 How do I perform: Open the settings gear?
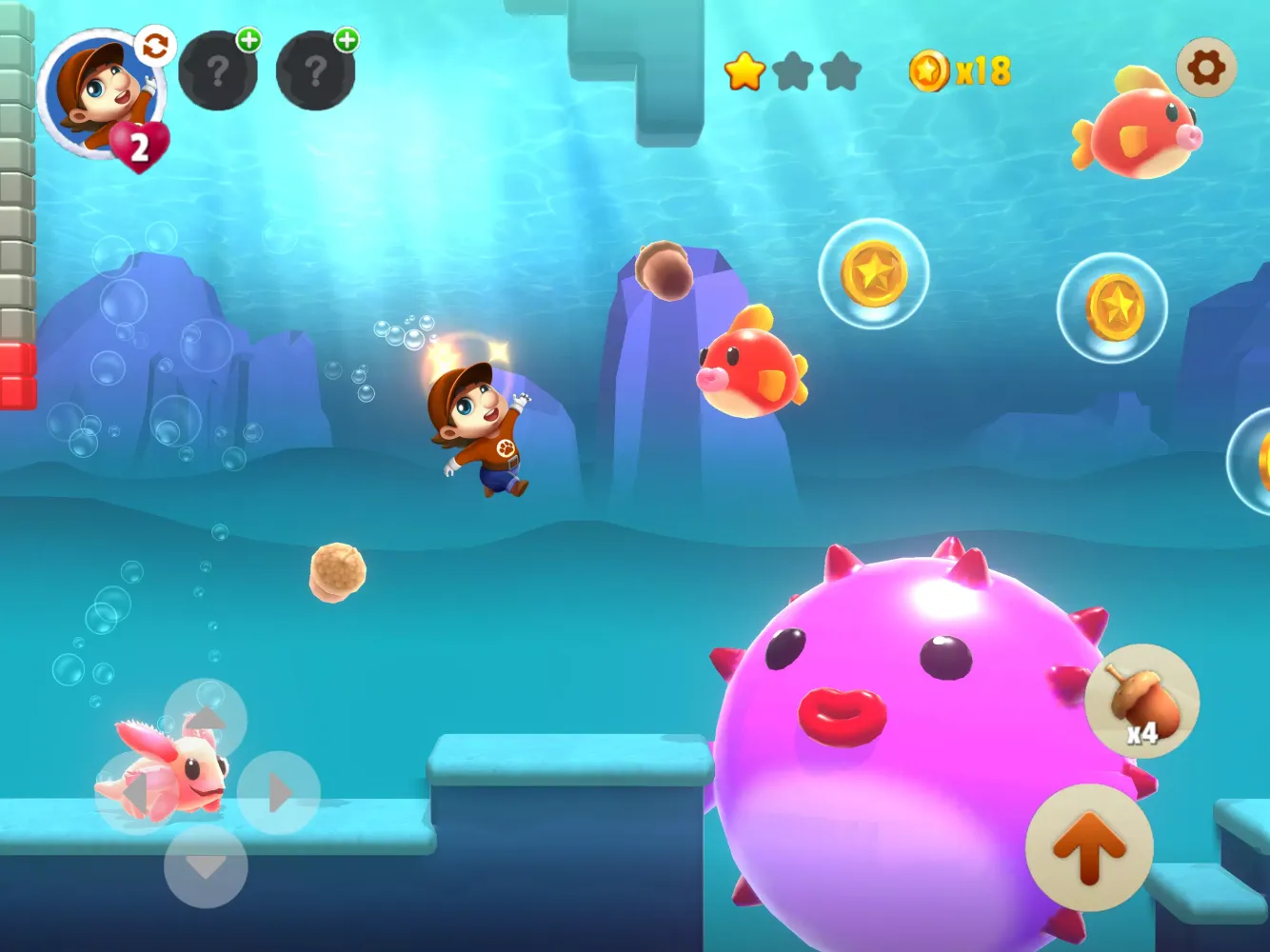click(1207, 67)
